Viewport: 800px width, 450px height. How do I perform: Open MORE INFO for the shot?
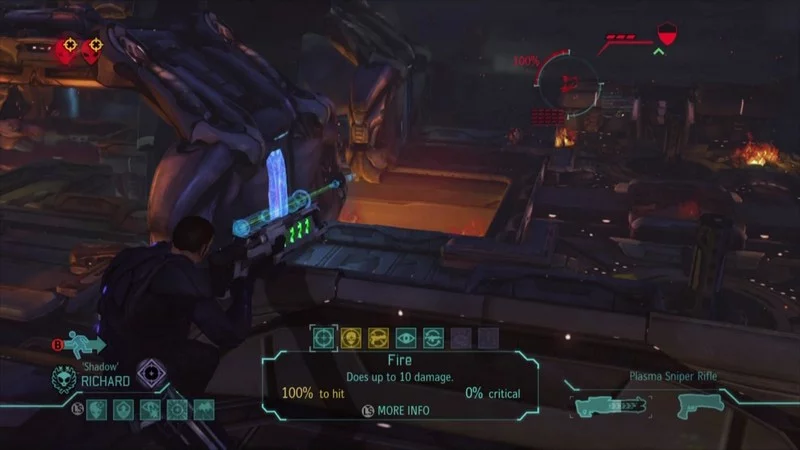coord(400,410)
